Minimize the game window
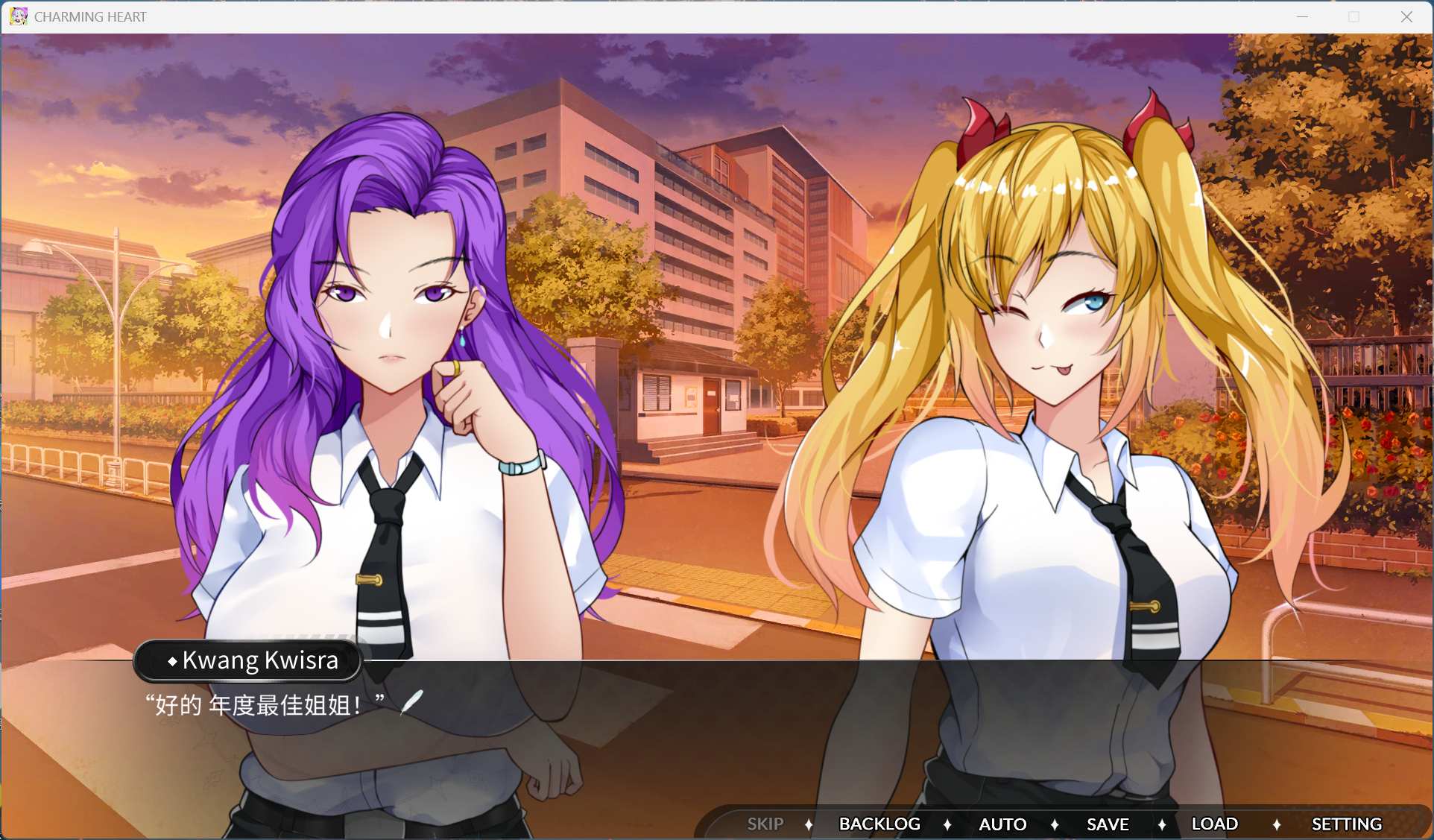The width and height of the screenshot is (1434, 840). pos(1302,16)
